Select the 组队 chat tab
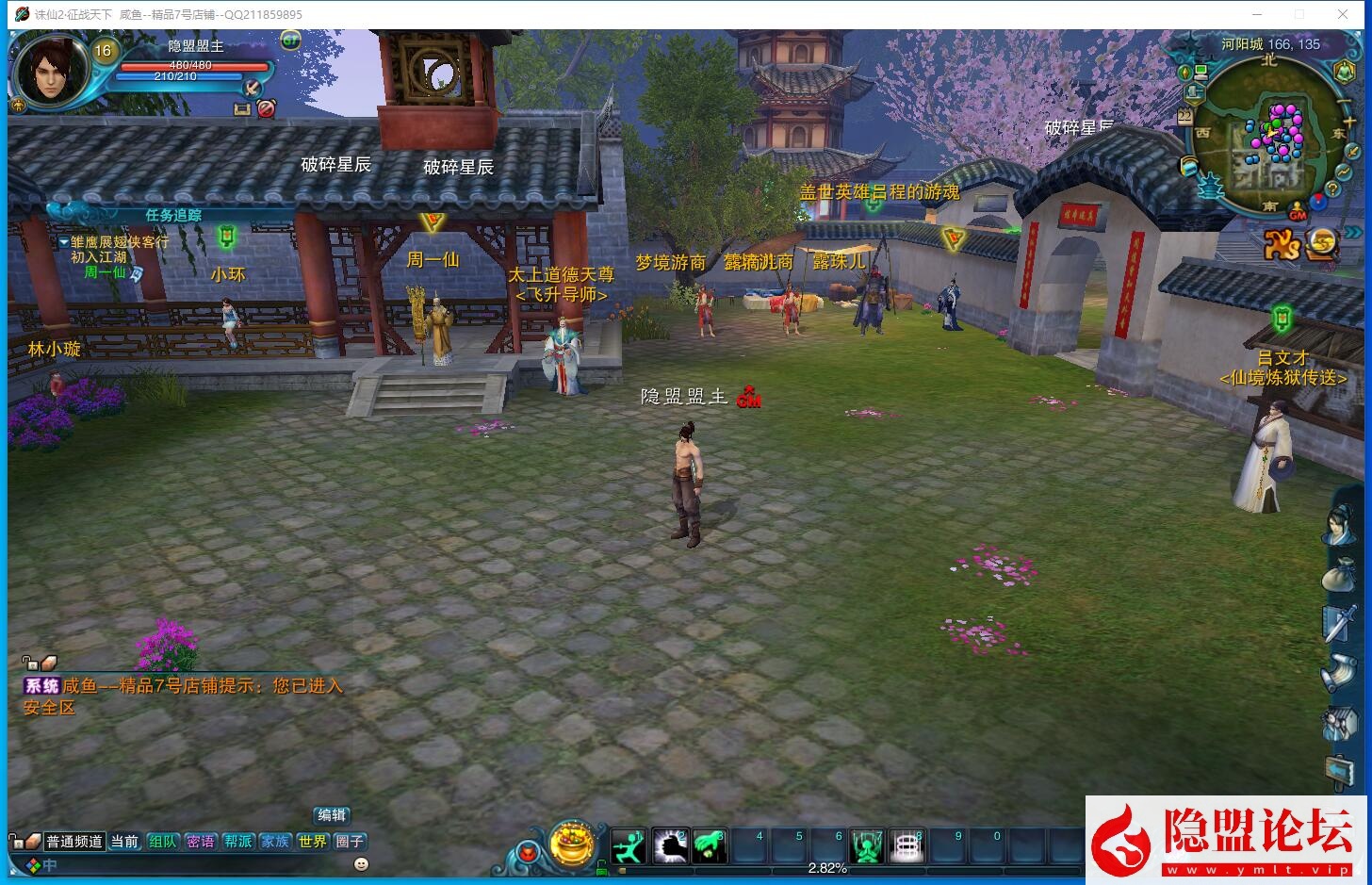The width and height of the screenshot is (1372, 885). tap(162, 842)
